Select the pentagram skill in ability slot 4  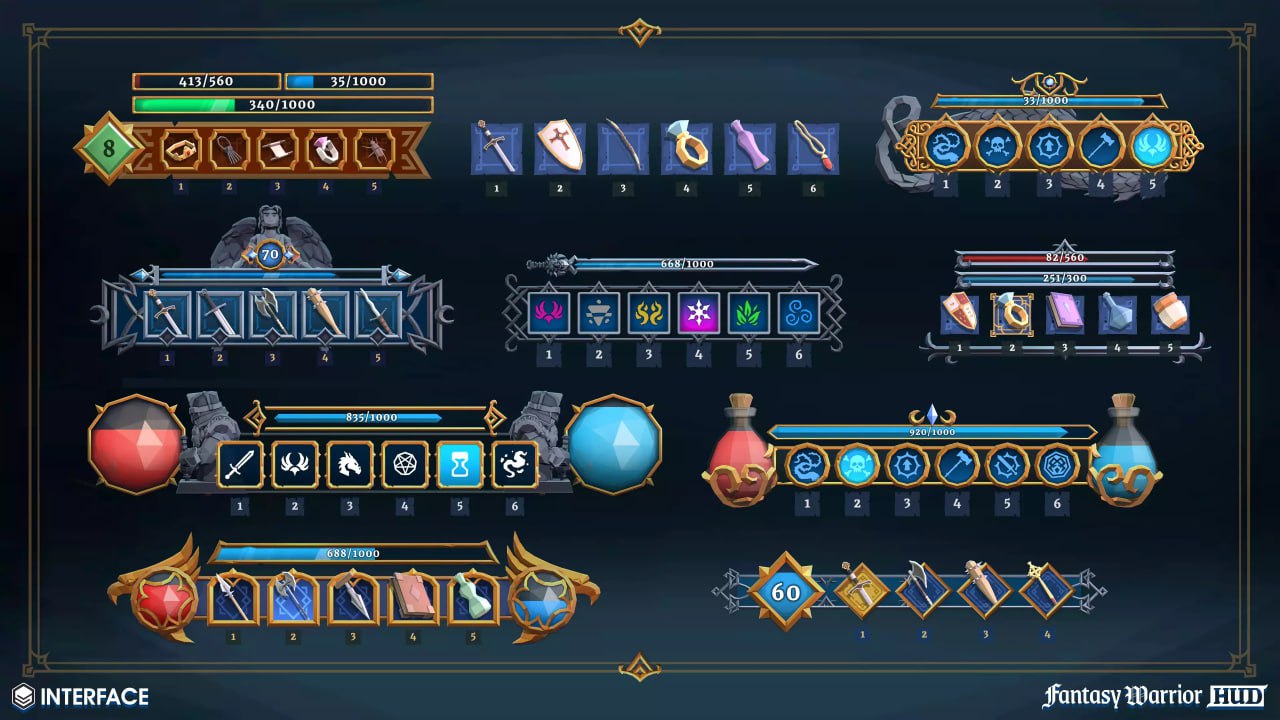[404, 463]
